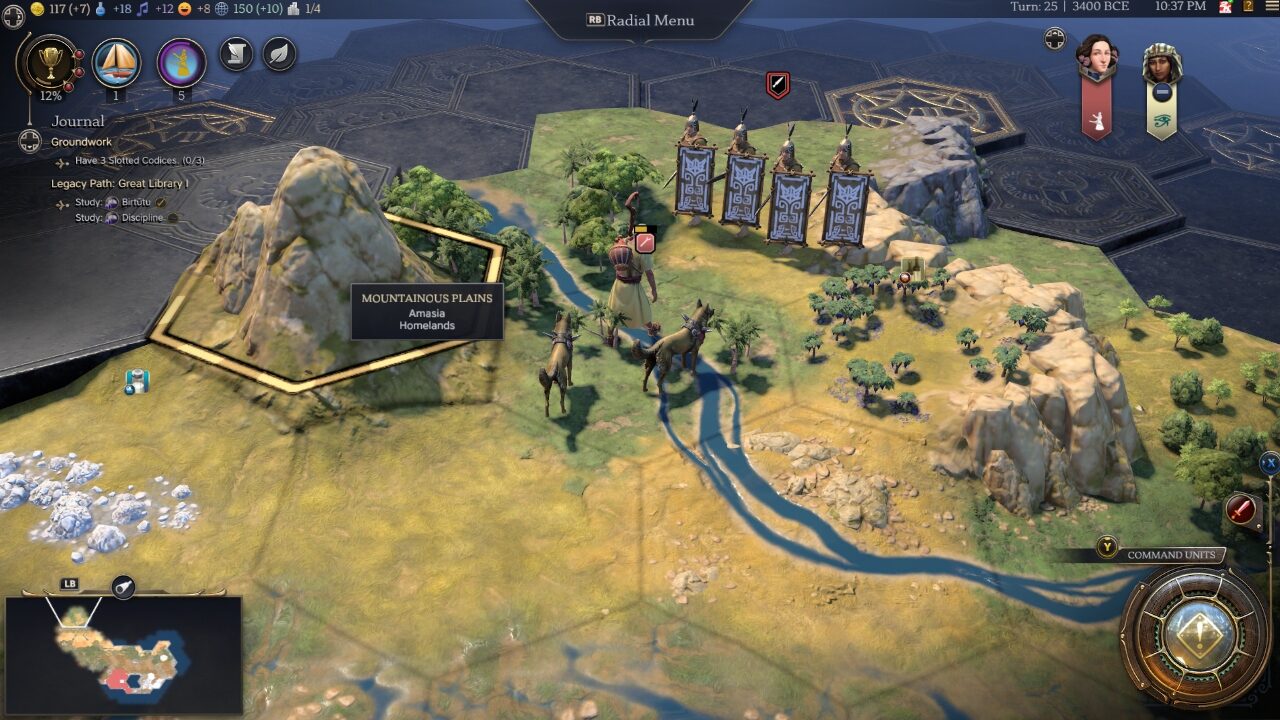Select the red-banner leader portrait
The height and width of the screenshot is (720, 1280).
[x=1096, y=62]
